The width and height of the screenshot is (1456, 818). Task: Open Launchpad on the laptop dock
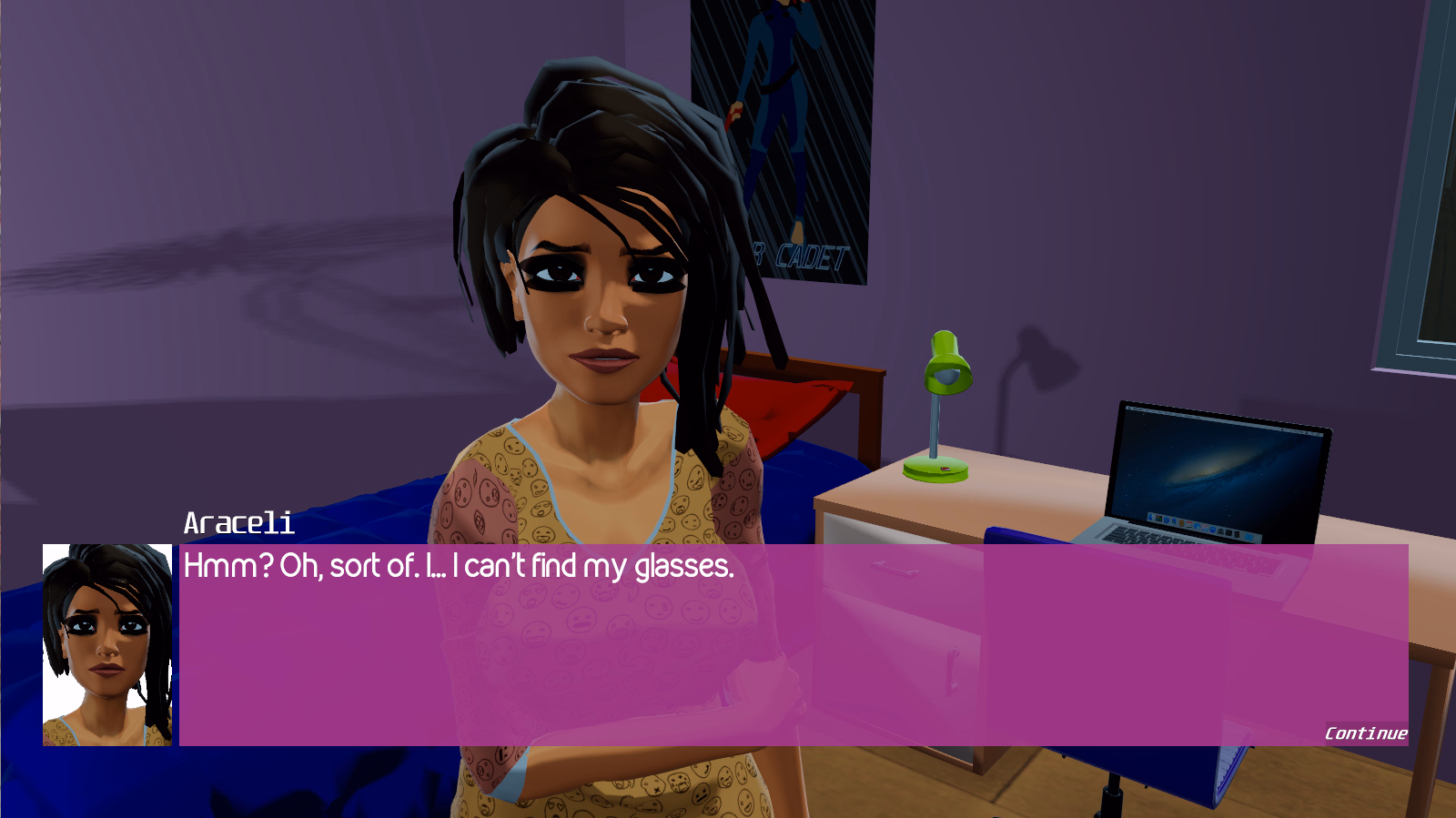click(x=1158, y=518)
